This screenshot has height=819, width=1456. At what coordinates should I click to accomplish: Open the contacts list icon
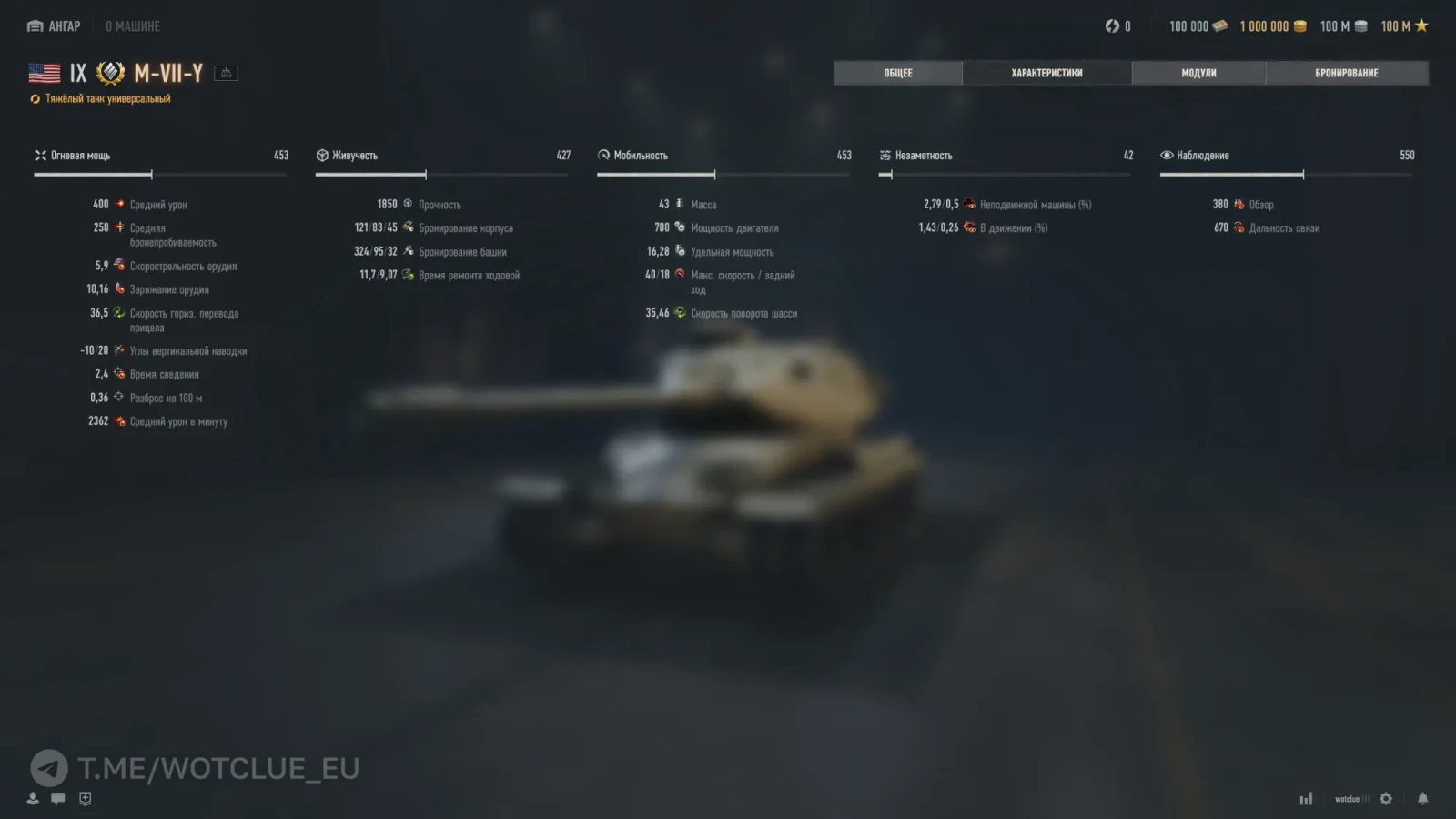pyautogui.click(x=33, y=798)
